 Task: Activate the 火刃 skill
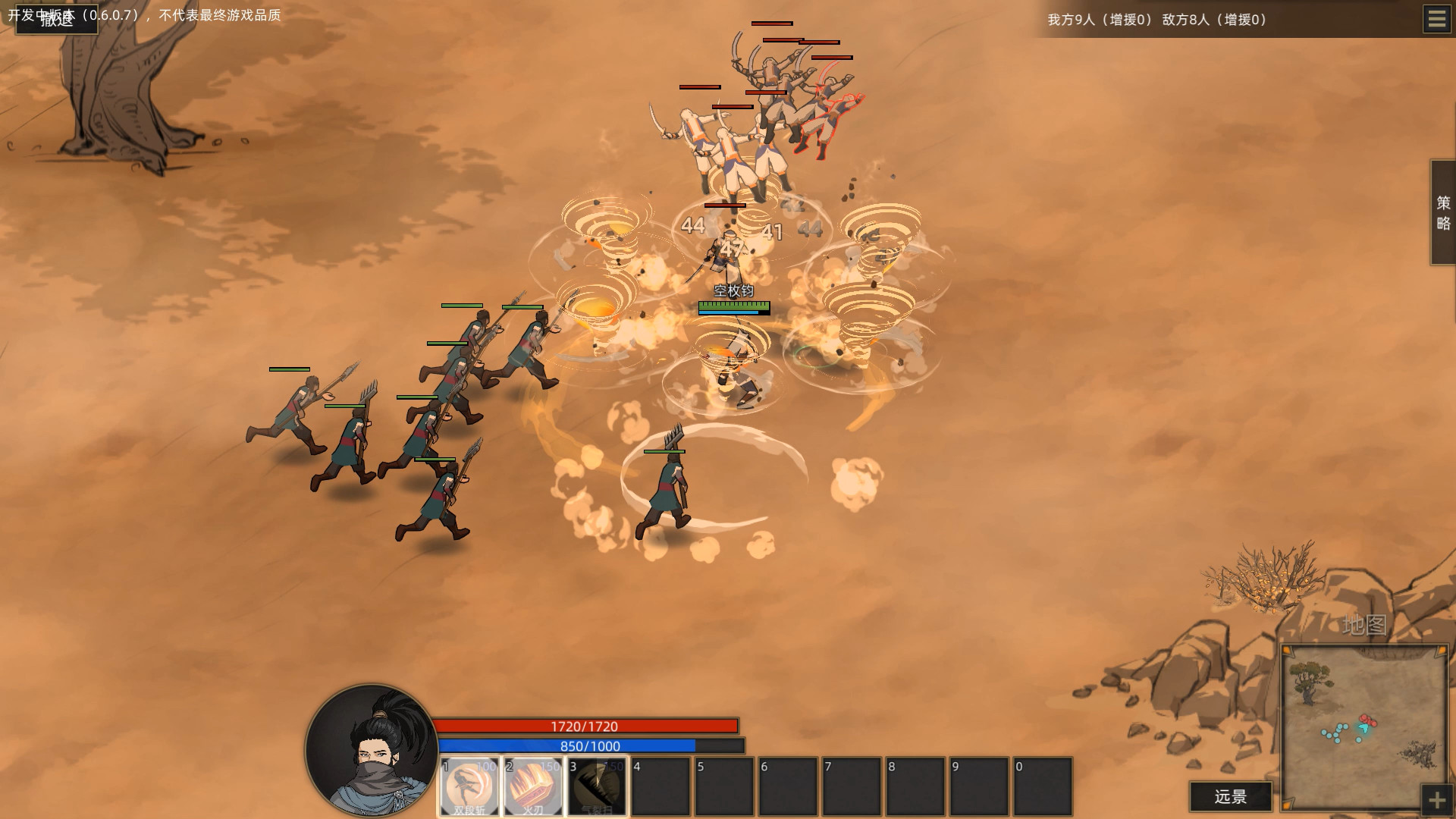tap(532, 786)
